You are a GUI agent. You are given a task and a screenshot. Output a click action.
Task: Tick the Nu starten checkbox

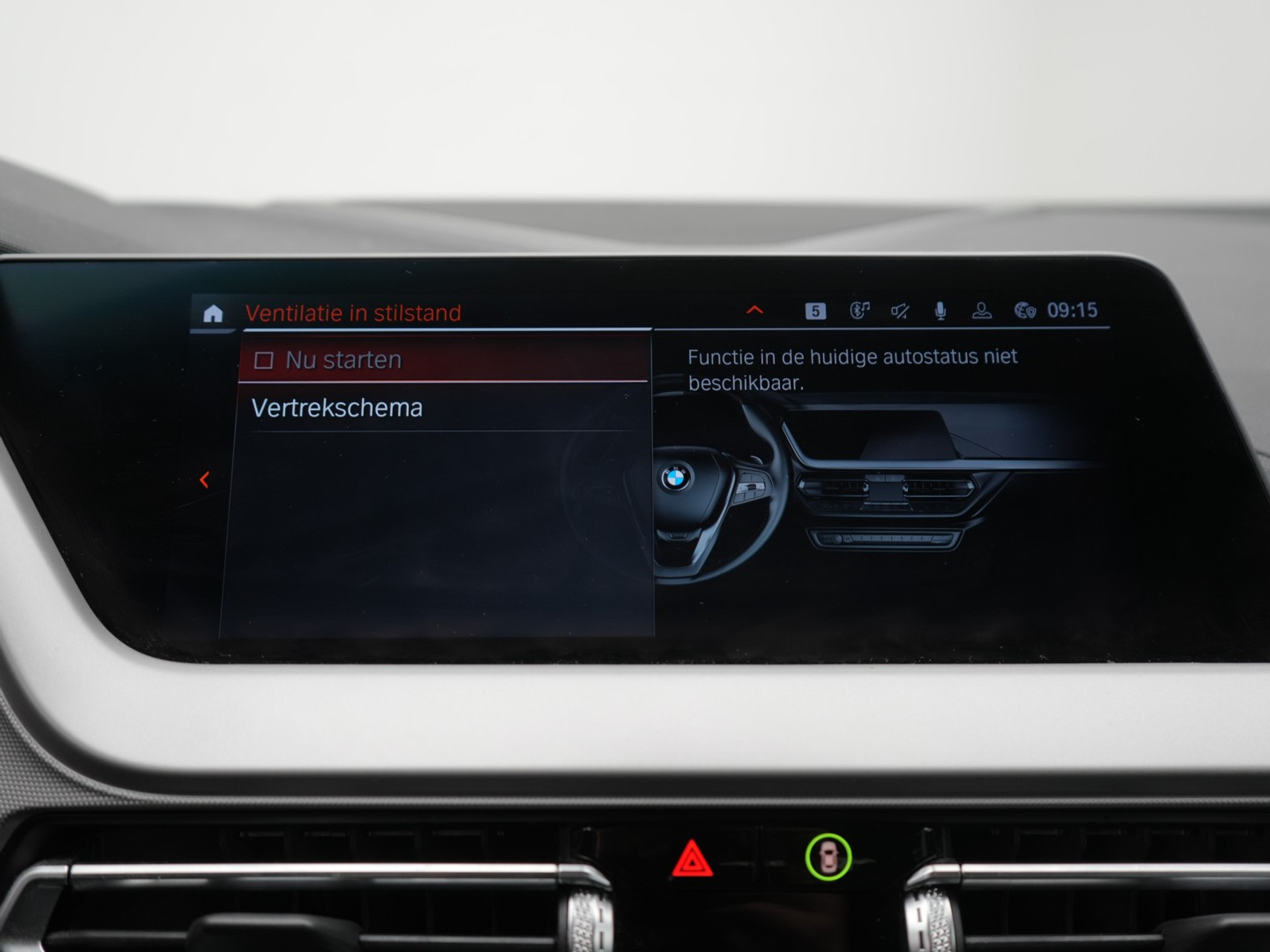click(264, 360)
